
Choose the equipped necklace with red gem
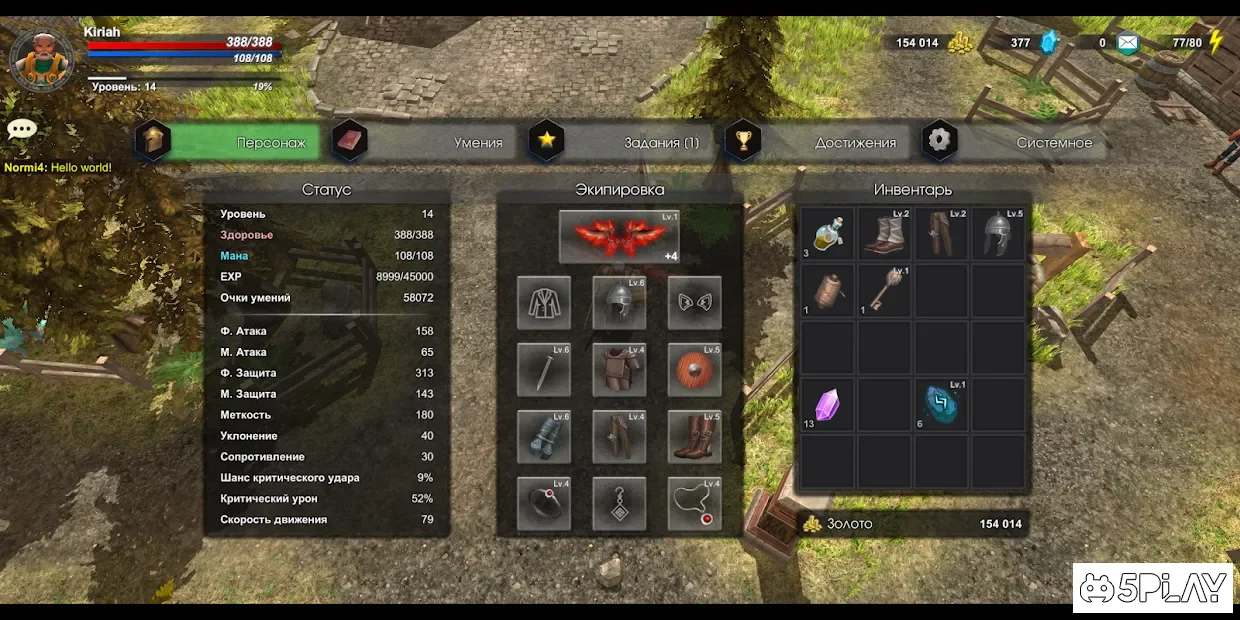pyautogui.click(x=694, y=503)
